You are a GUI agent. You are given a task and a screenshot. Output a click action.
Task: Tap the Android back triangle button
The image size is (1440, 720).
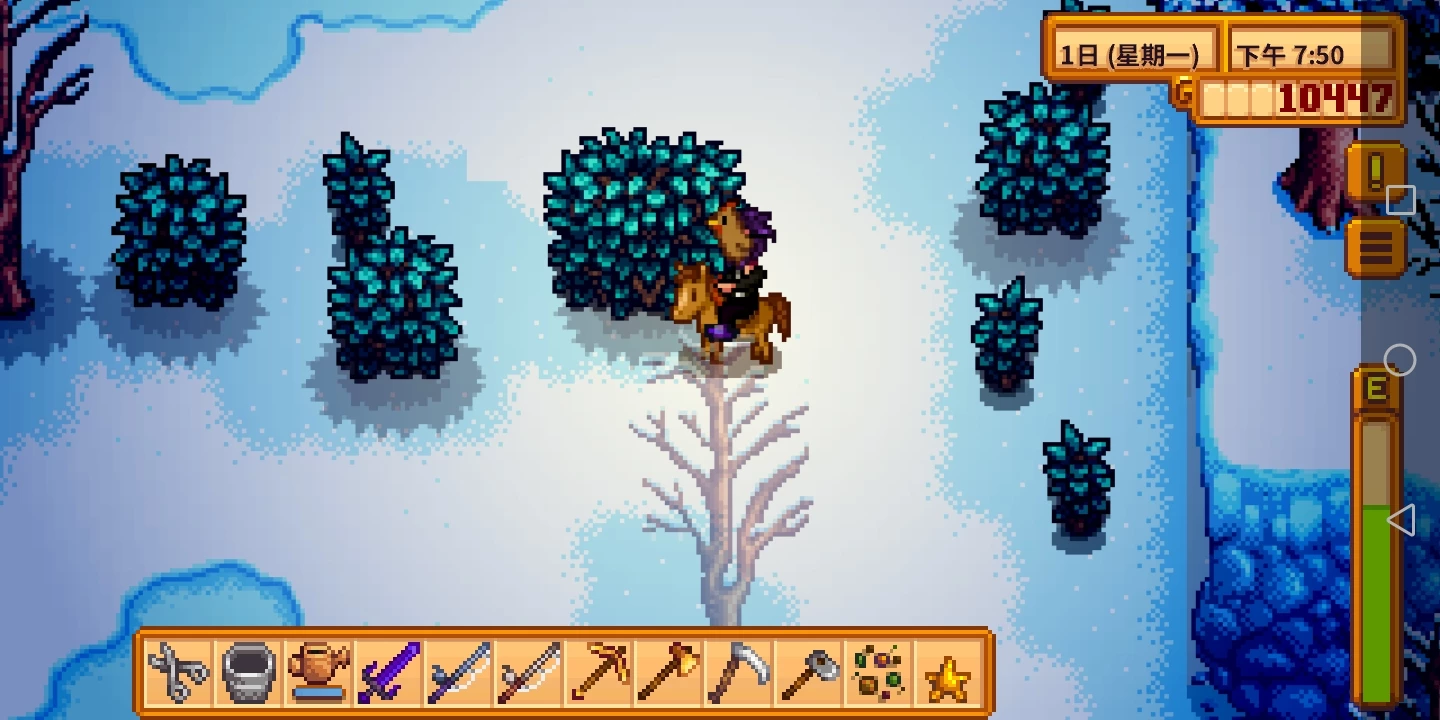pyautogui.click(x=1400, y=520)
